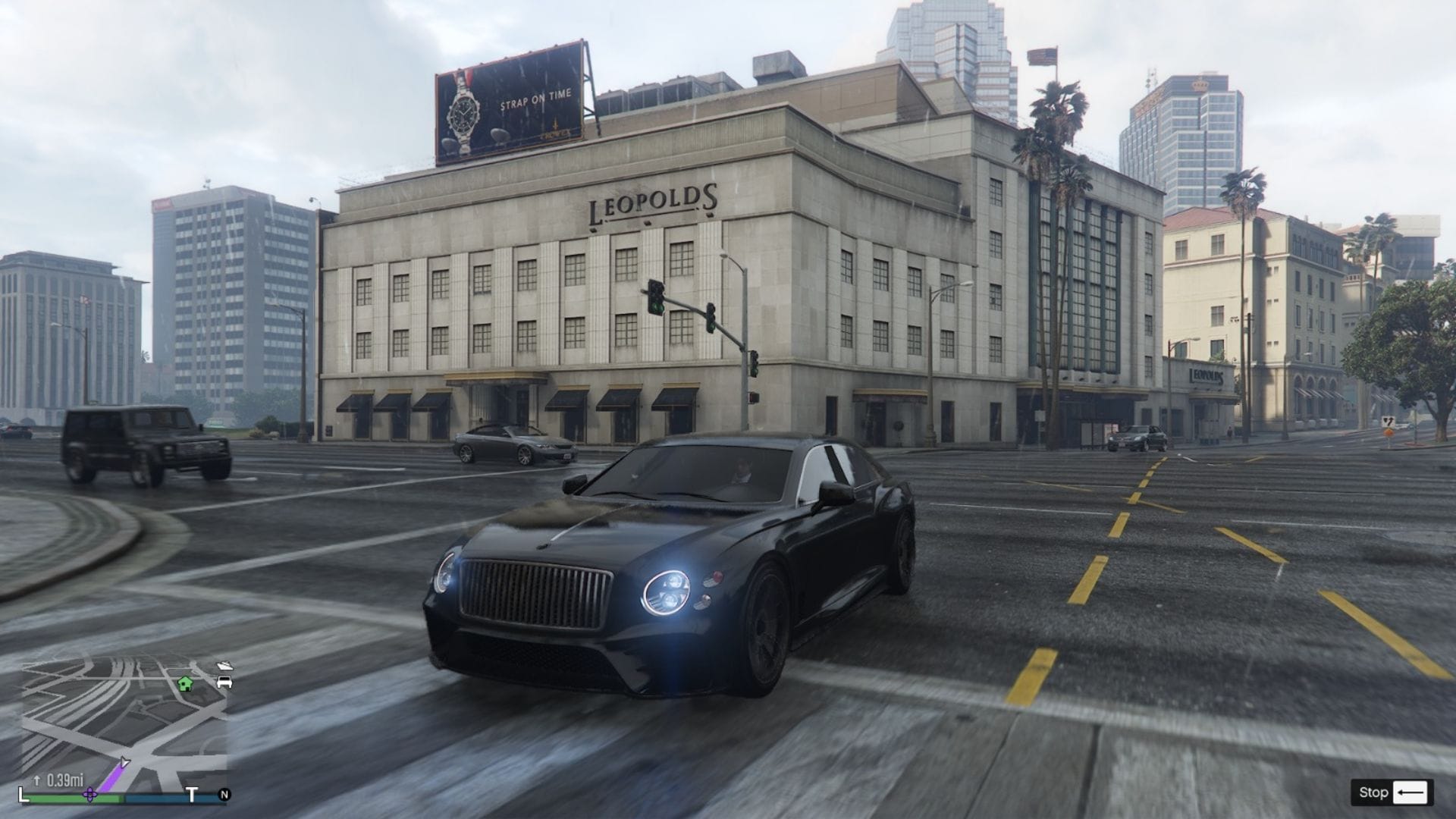Click the blue armor segment of the status bar
1456x819 pixels.
156,796
